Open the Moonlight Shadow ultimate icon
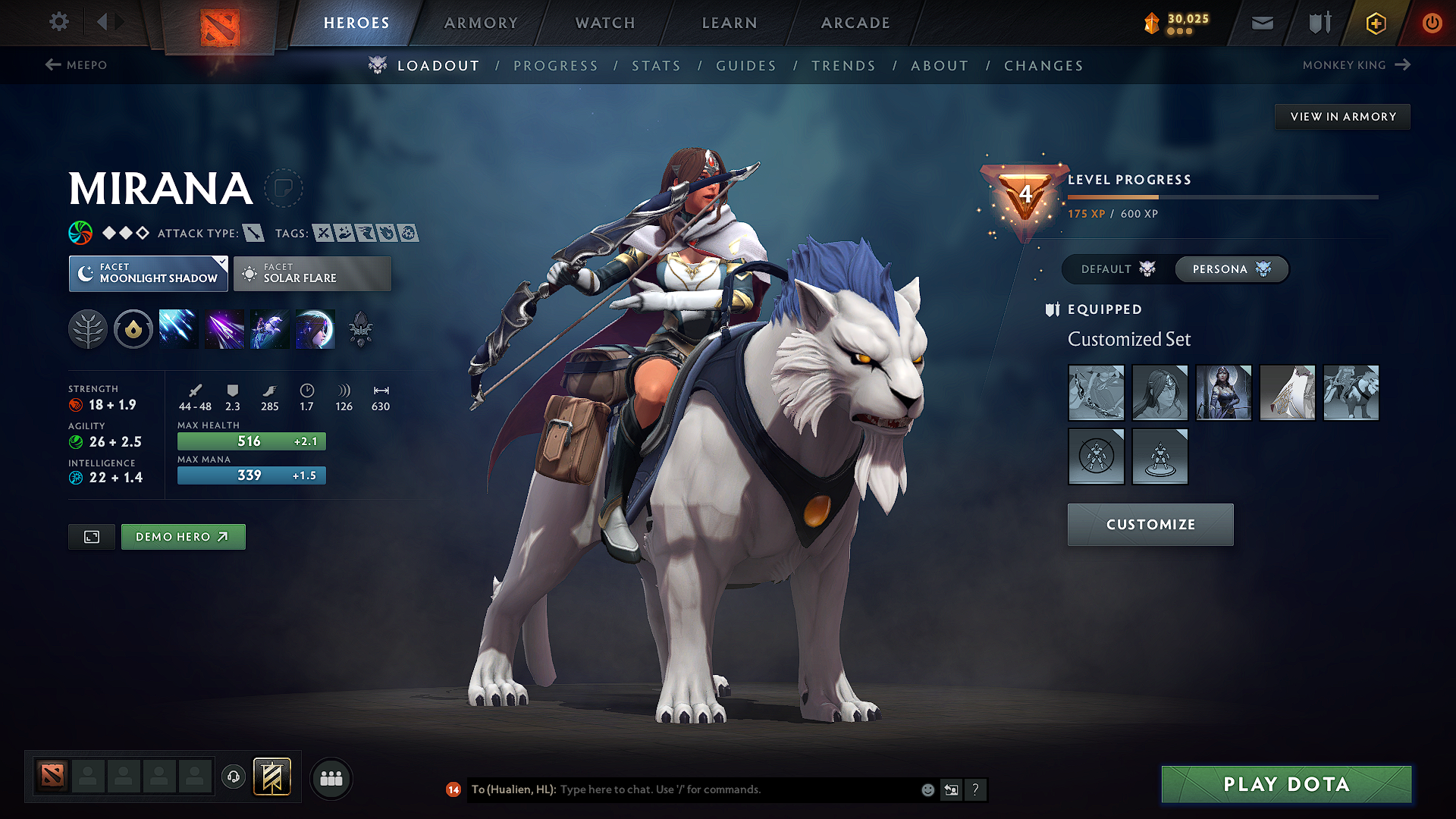The height and width of the screenshot is (819, 1456). pos(315,328)
